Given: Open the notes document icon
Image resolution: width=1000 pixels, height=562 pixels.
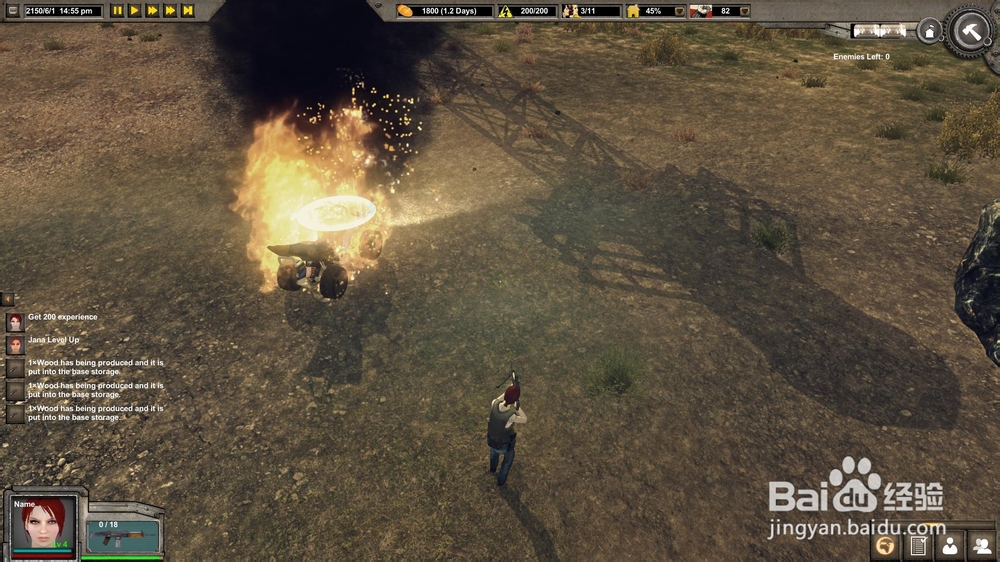Looking at the screenshot, I should (x=917, y=545).
